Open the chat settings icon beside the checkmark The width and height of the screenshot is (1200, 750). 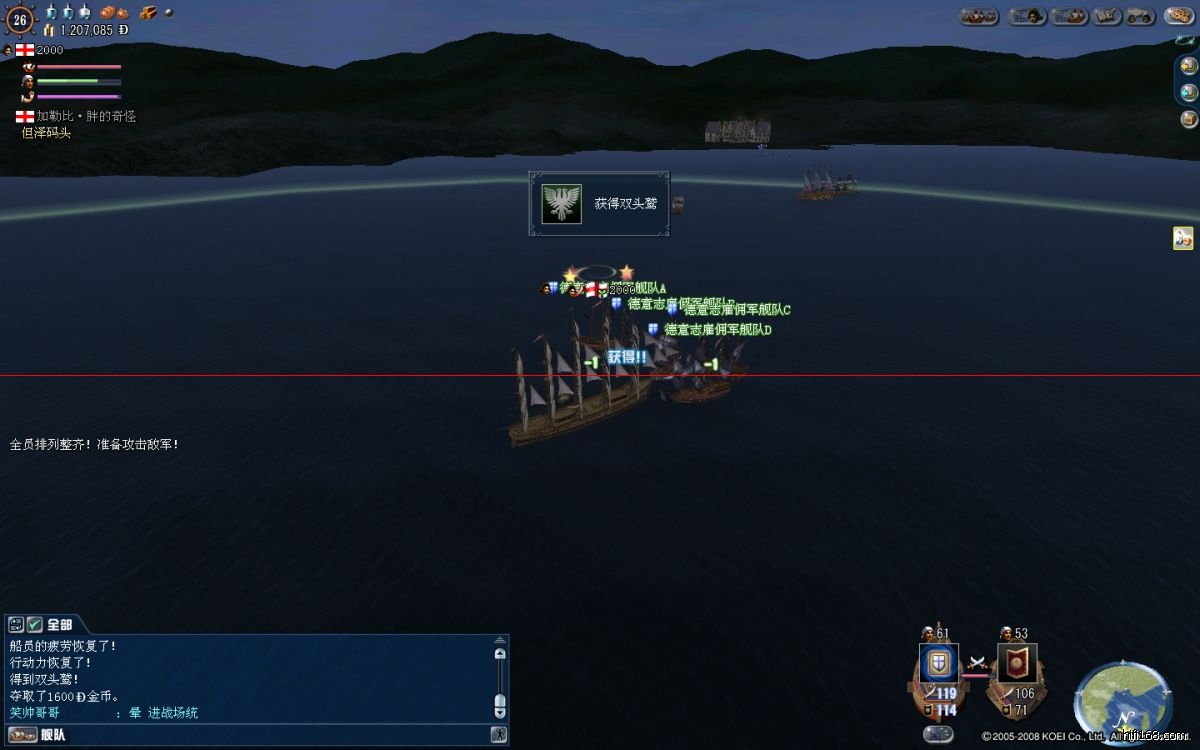(x=16, y=624)
